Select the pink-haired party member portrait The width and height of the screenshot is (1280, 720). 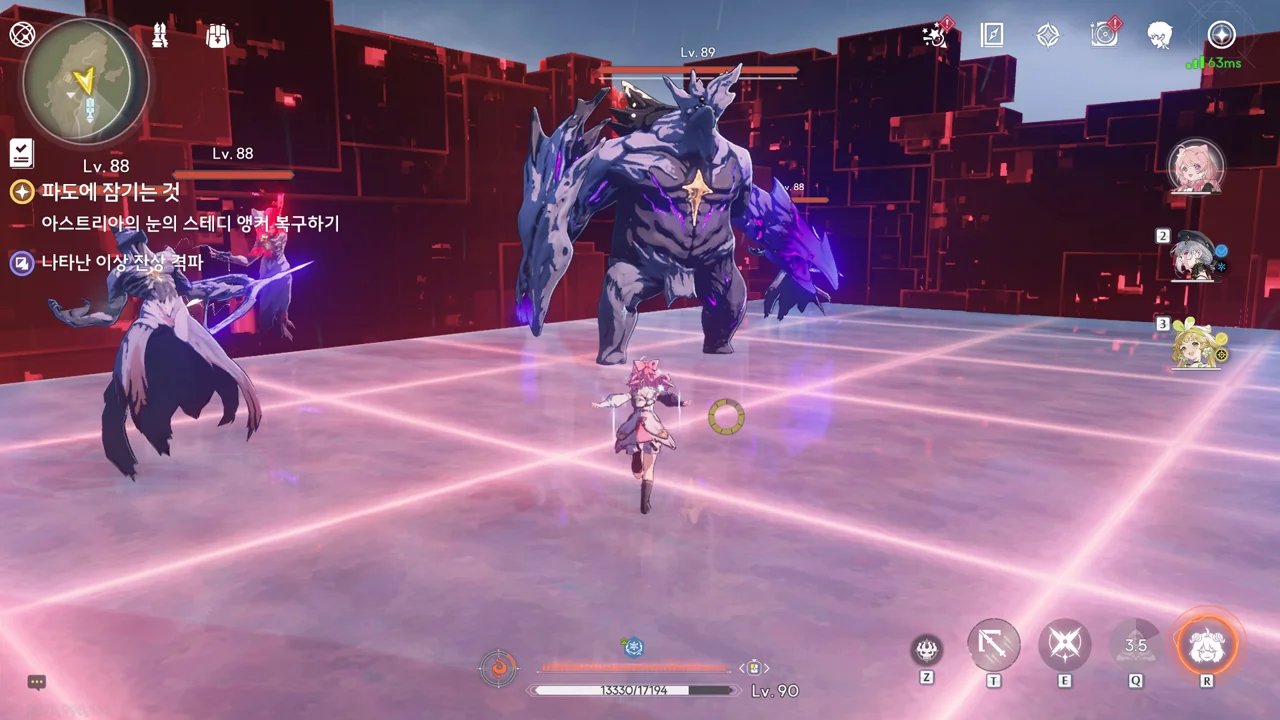tap(1196, 166)
